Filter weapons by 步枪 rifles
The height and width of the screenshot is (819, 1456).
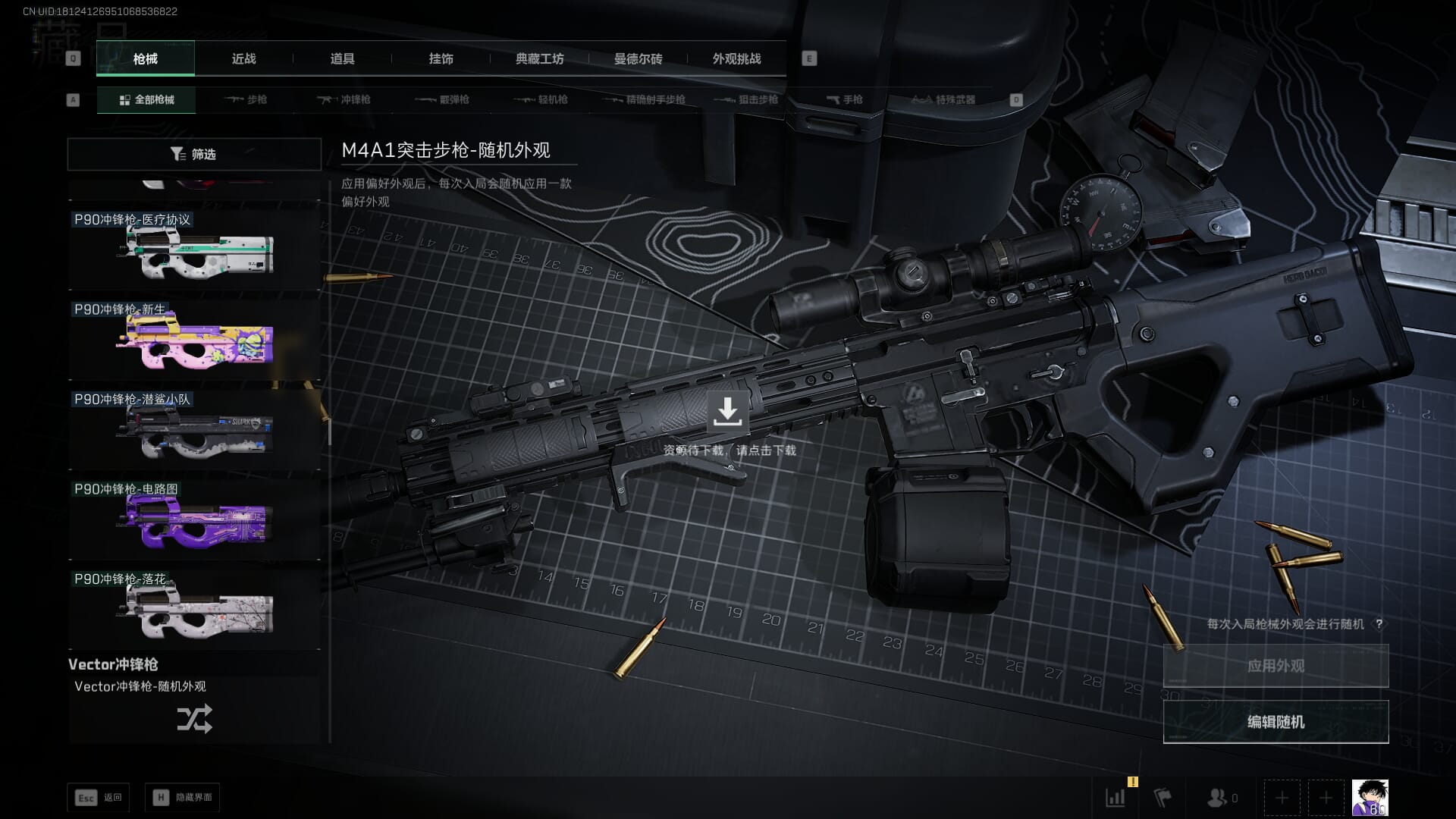(246, 99)
